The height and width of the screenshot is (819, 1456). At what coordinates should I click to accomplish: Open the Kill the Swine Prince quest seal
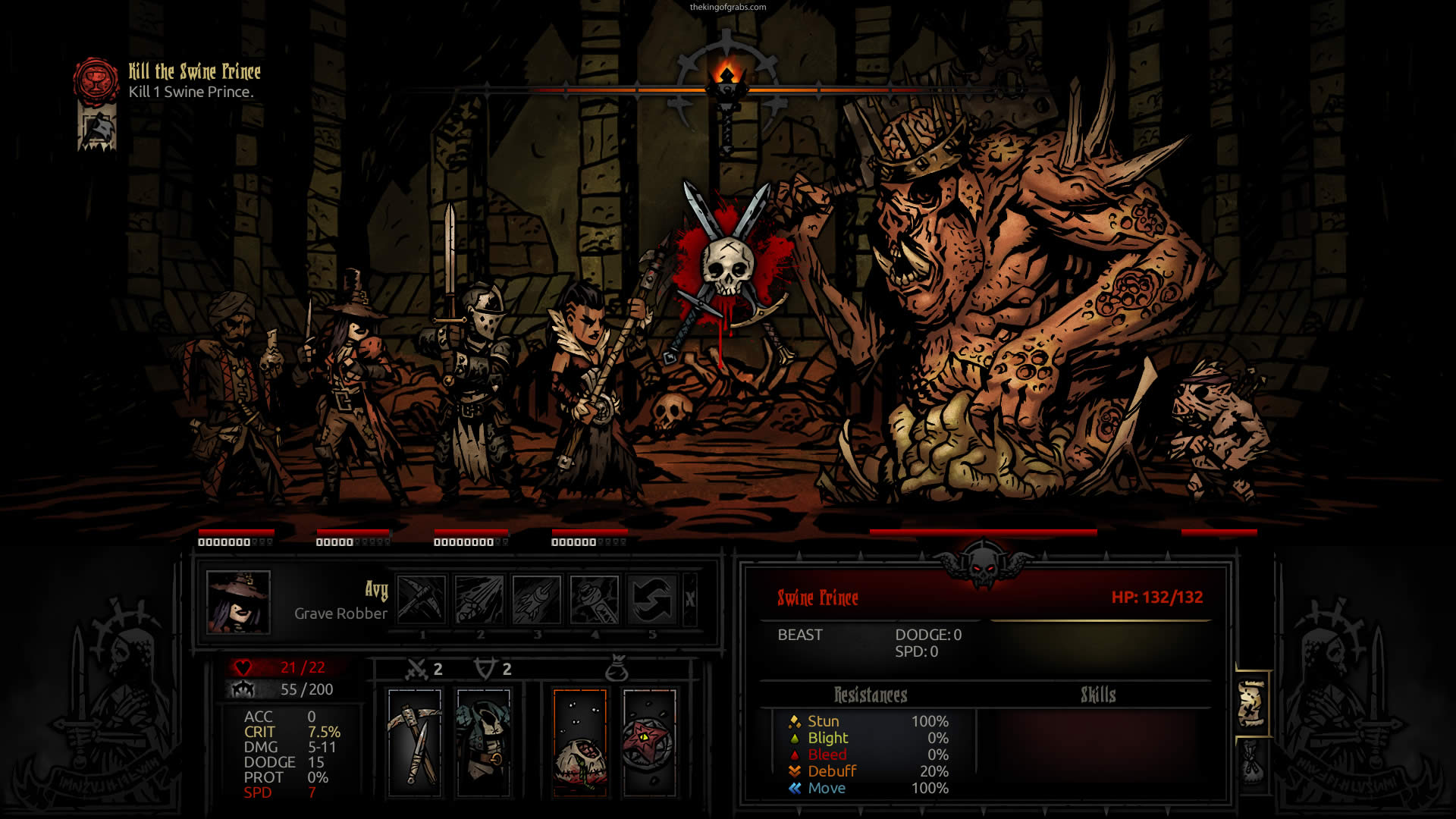(96, 80)
